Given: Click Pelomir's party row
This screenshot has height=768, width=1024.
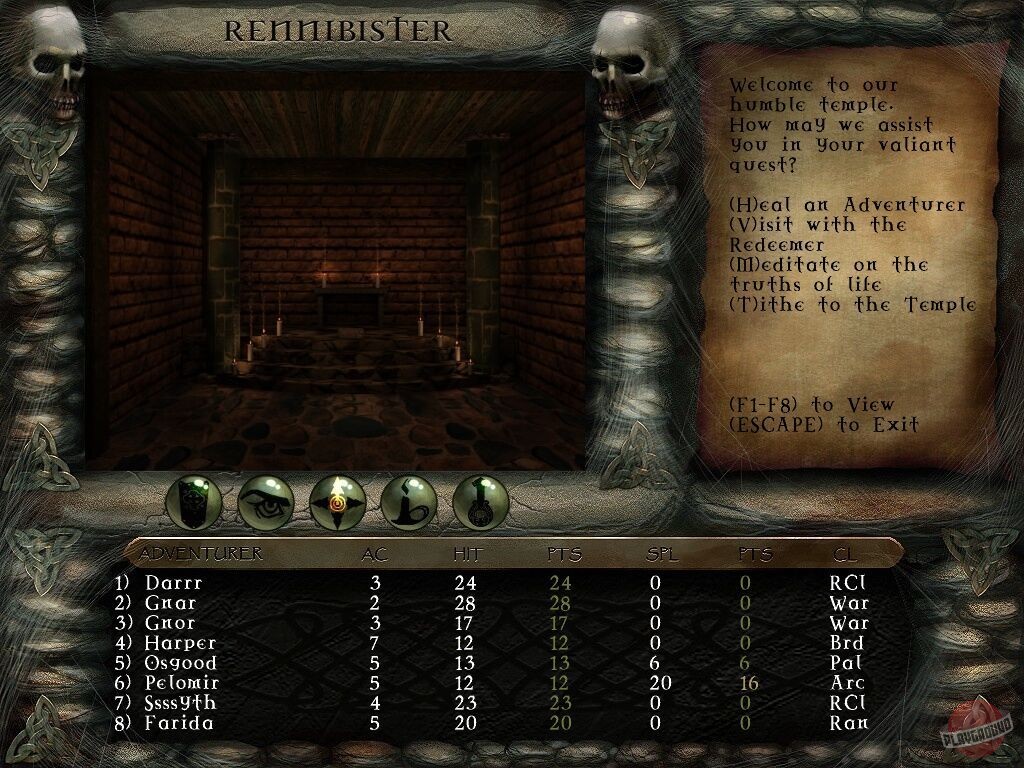Looking at the screenshot, I should click(x=184, y=683).
